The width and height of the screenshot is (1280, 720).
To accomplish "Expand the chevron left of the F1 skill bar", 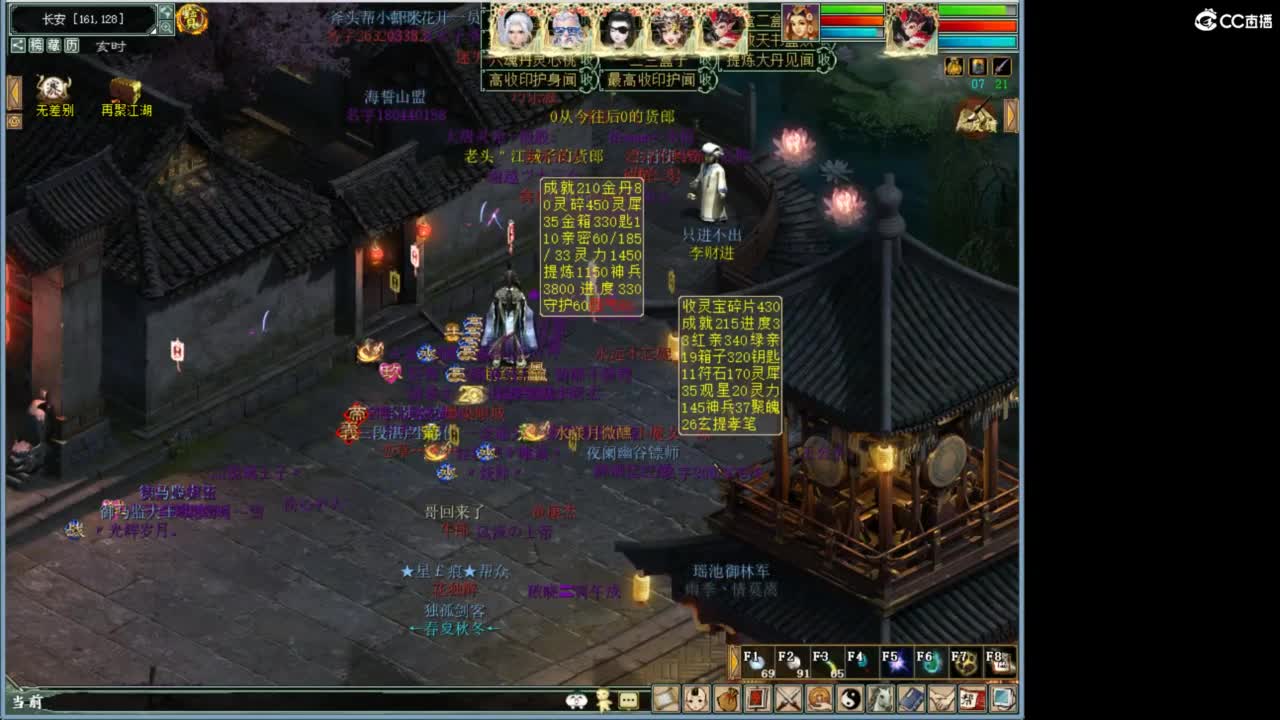I will coord(734,661).
